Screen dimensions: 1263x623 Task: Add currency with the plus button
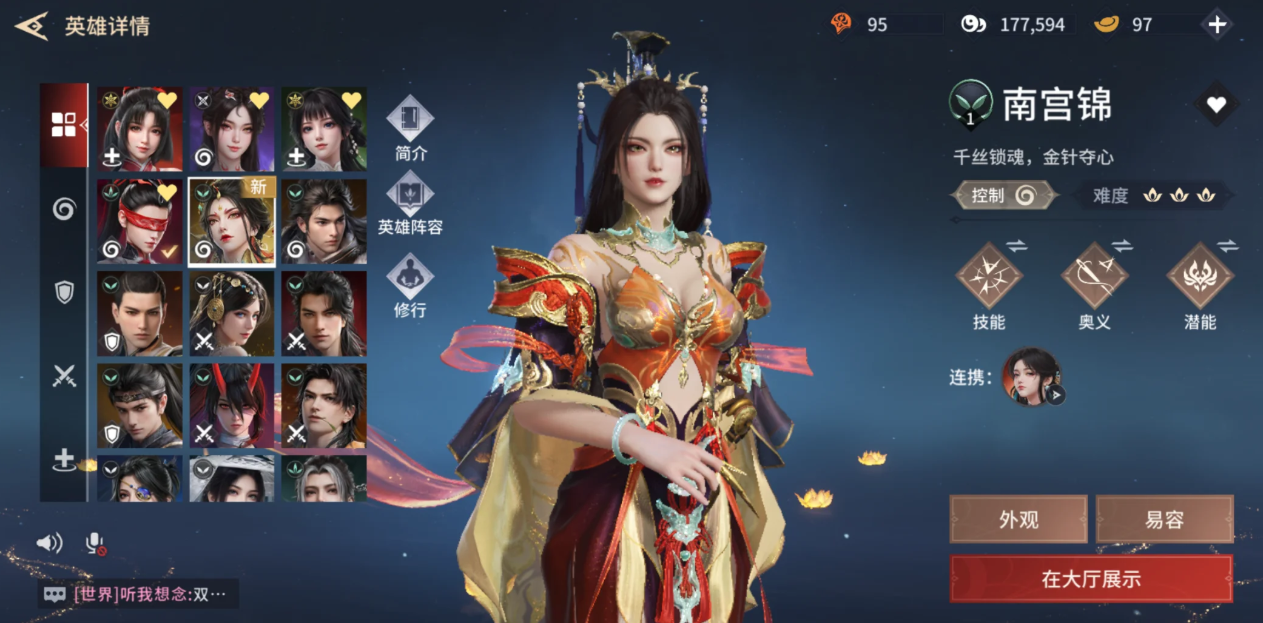point(1217,25)
